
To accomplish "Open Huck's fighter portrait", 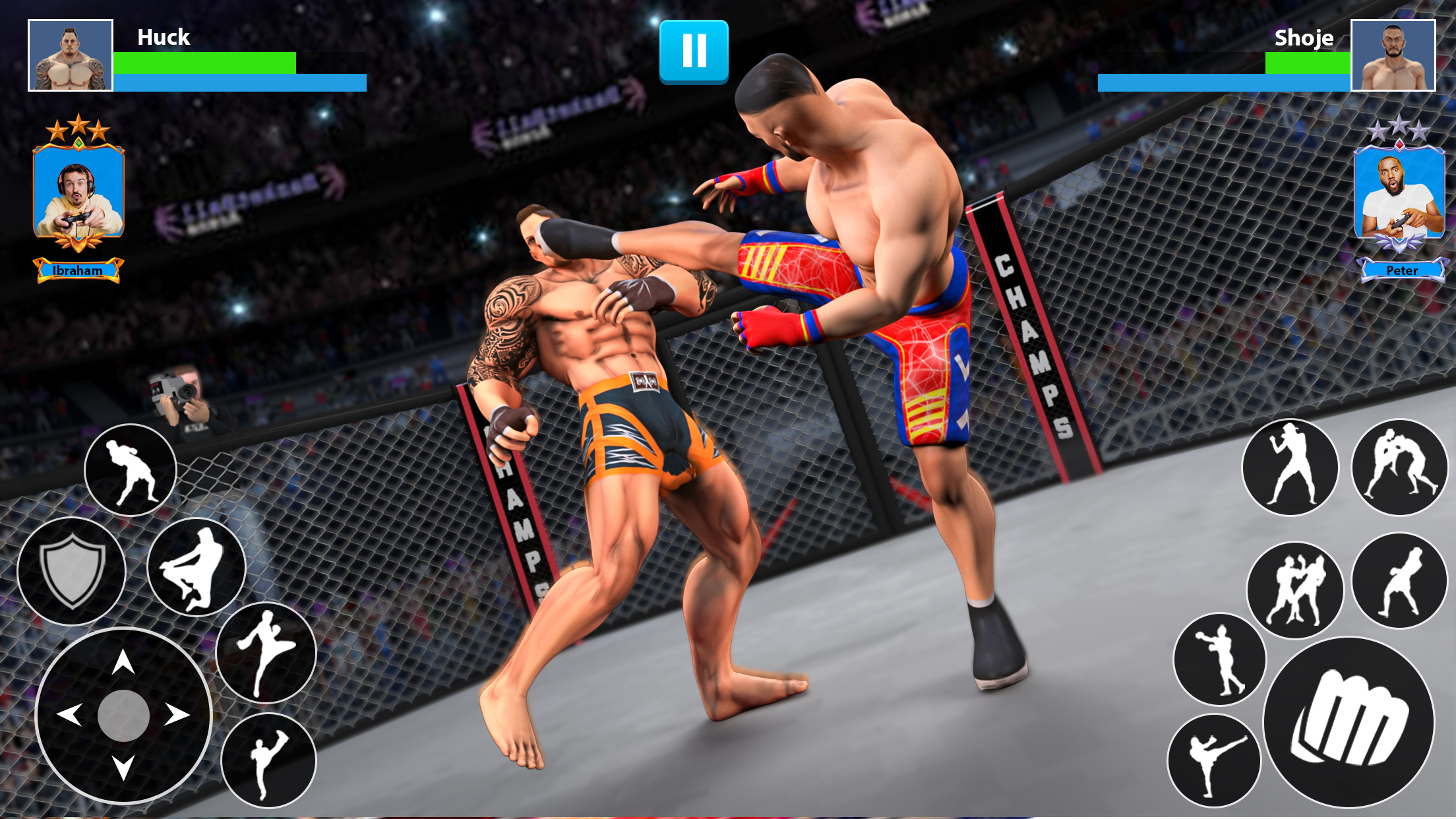I will [71, 56].
